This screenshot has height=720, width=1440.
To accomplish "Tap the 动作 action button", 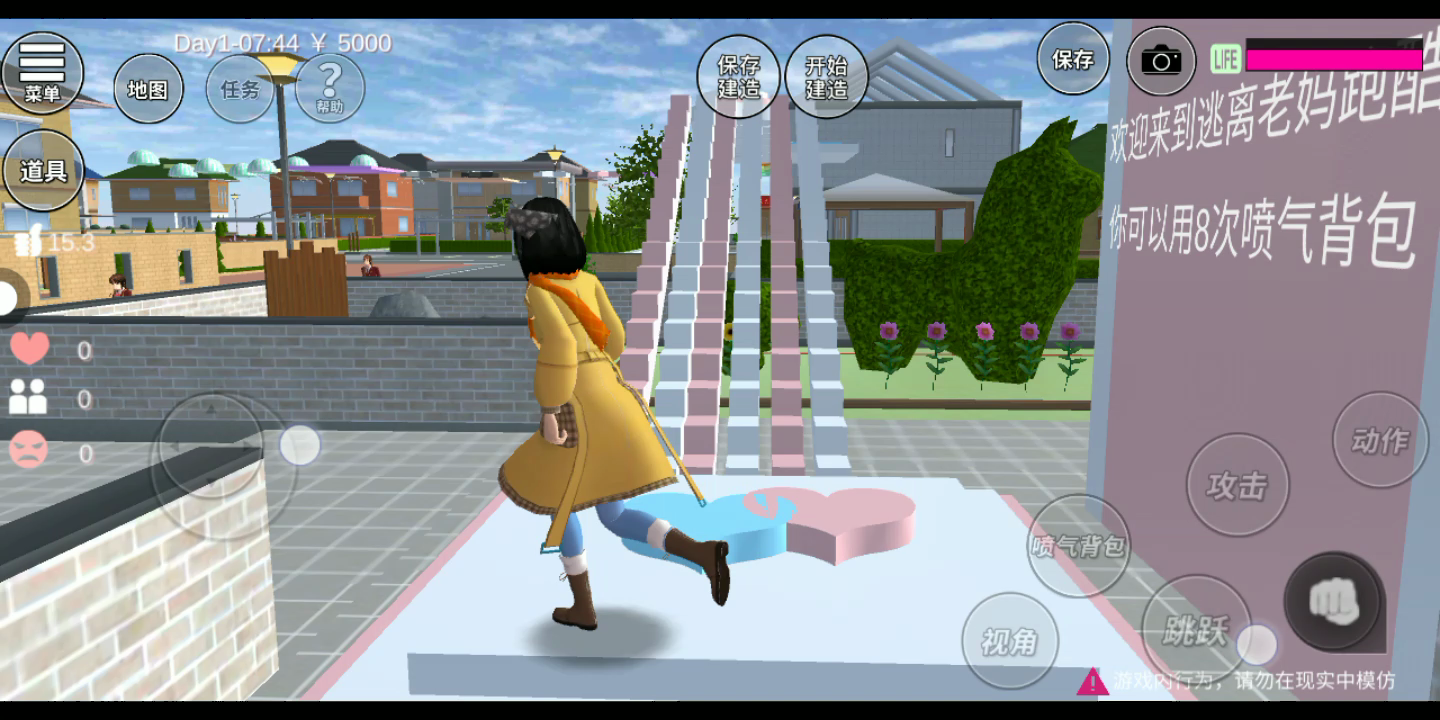I will [1380, 440].
